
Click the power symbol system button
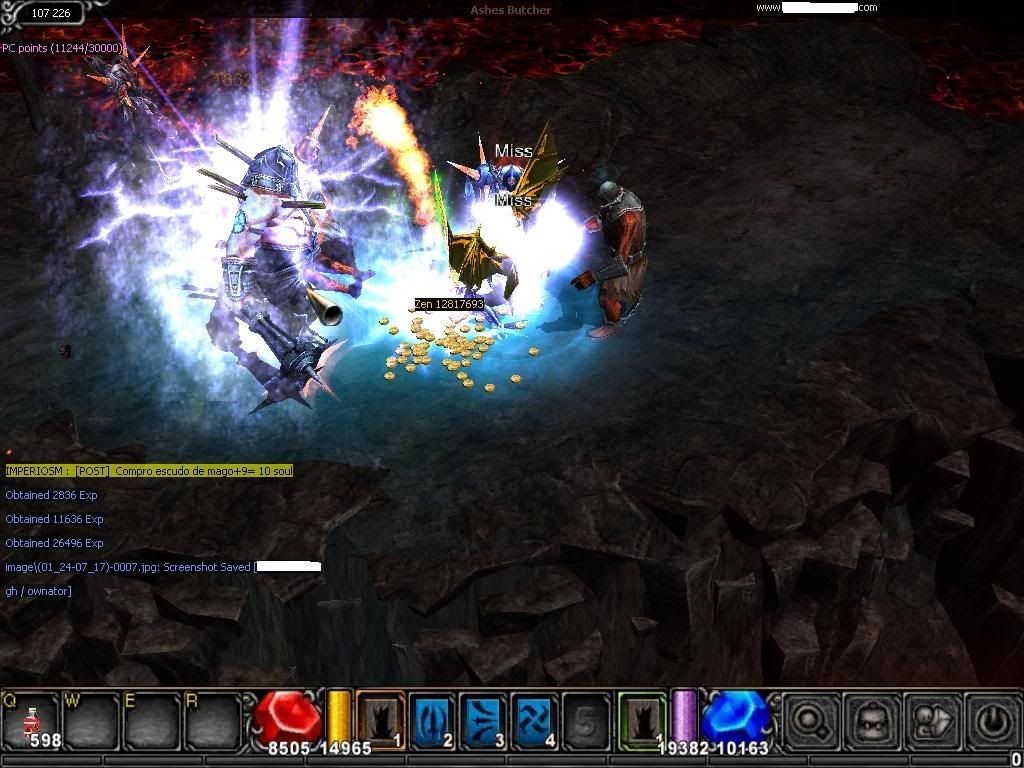[990, 720]
